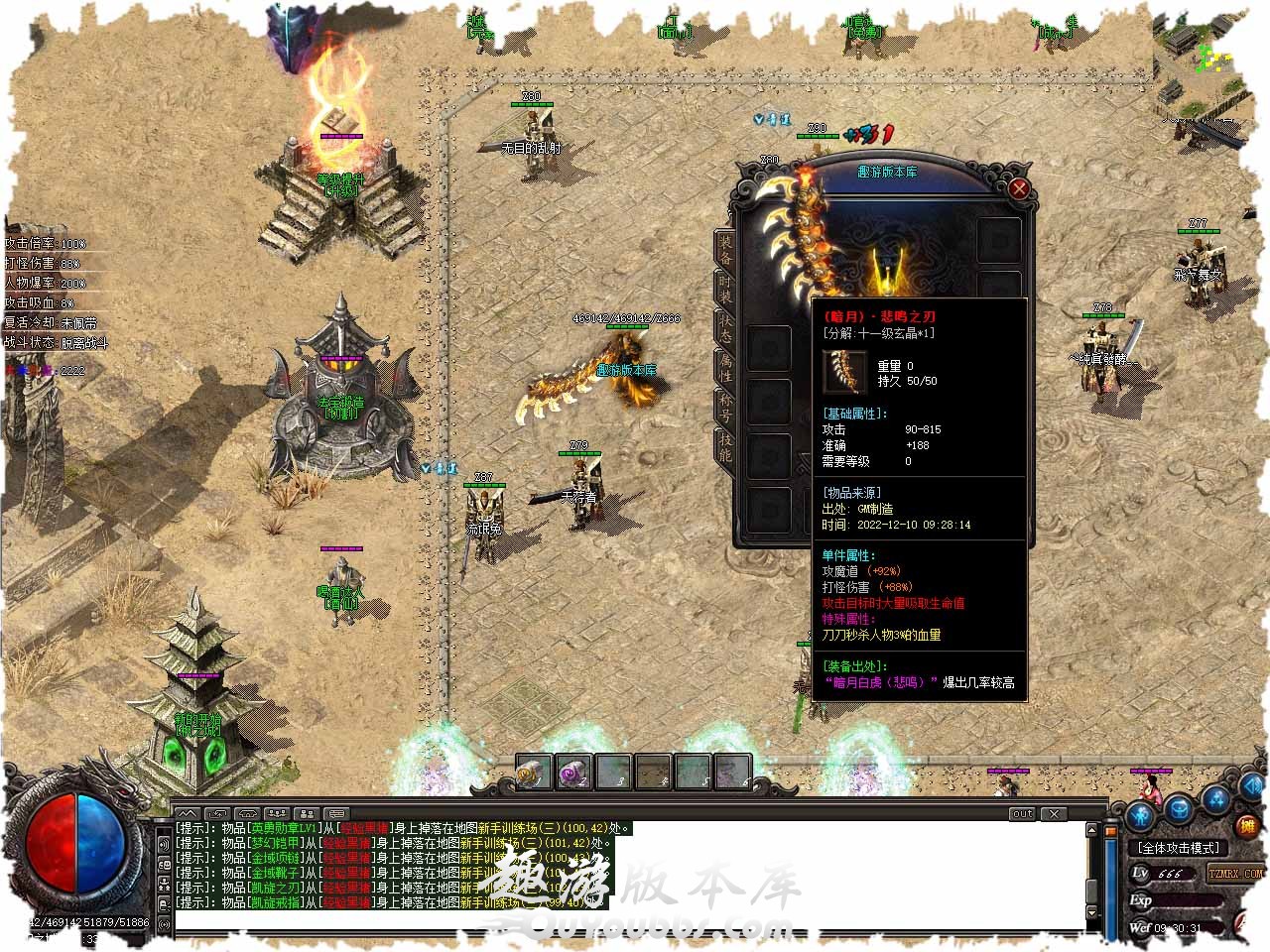Close the character equipment panel
The image size is (1270, 952).
click(x=1019, y=188)
